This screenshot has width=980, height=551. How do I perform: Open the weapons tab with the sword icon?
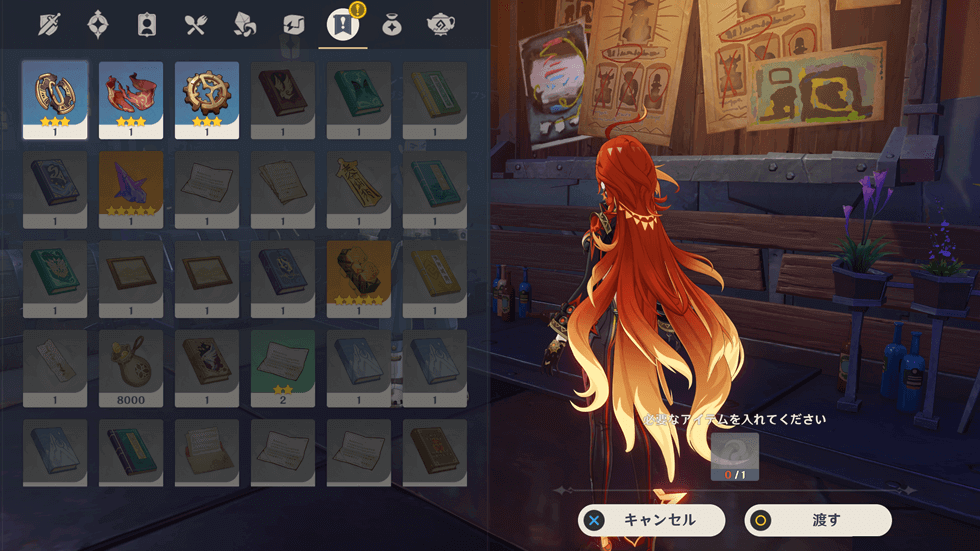click(x=49, y=25)
